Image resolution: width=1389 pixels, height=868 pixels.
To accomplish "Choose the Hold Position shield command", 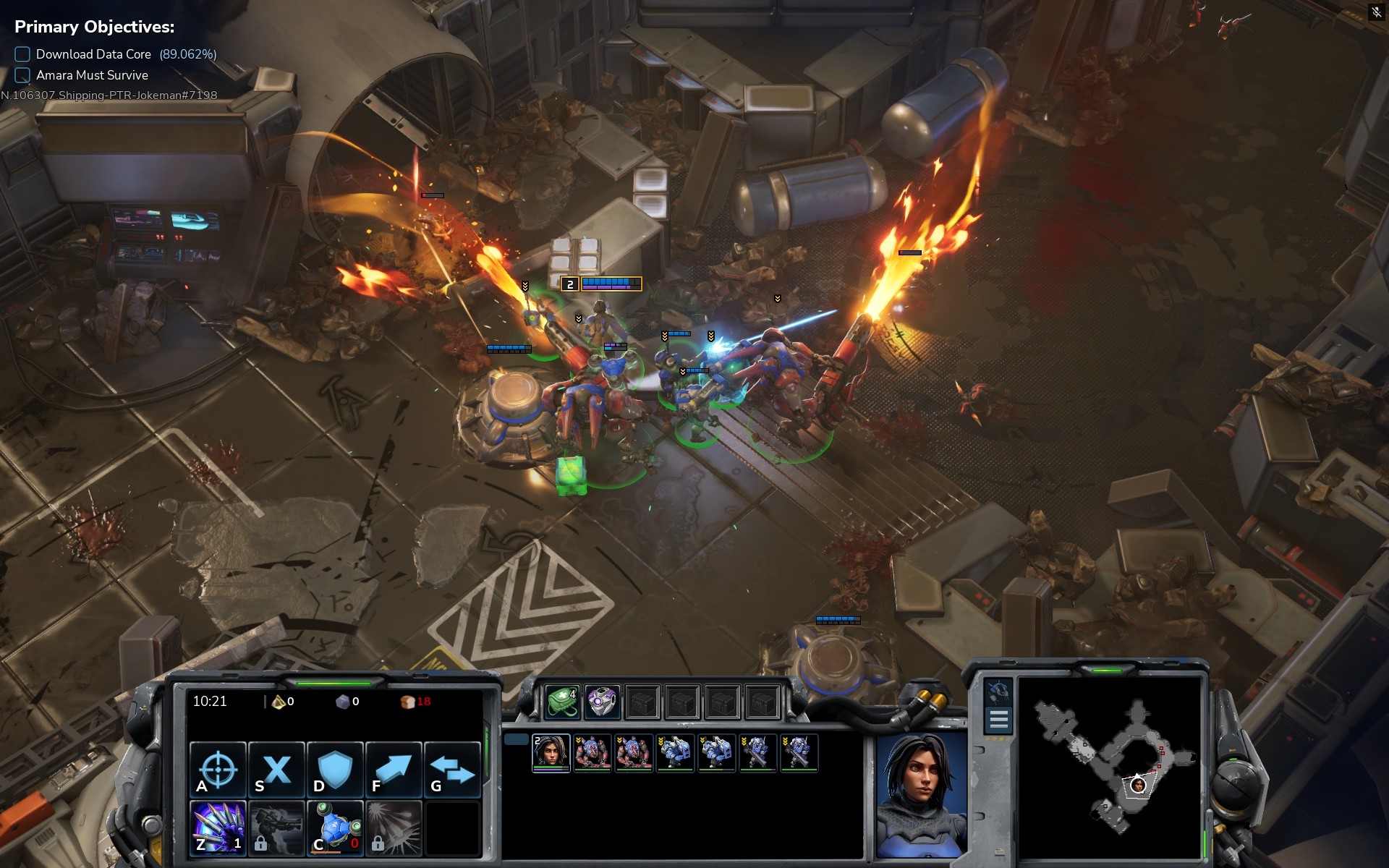I will 335,769.
